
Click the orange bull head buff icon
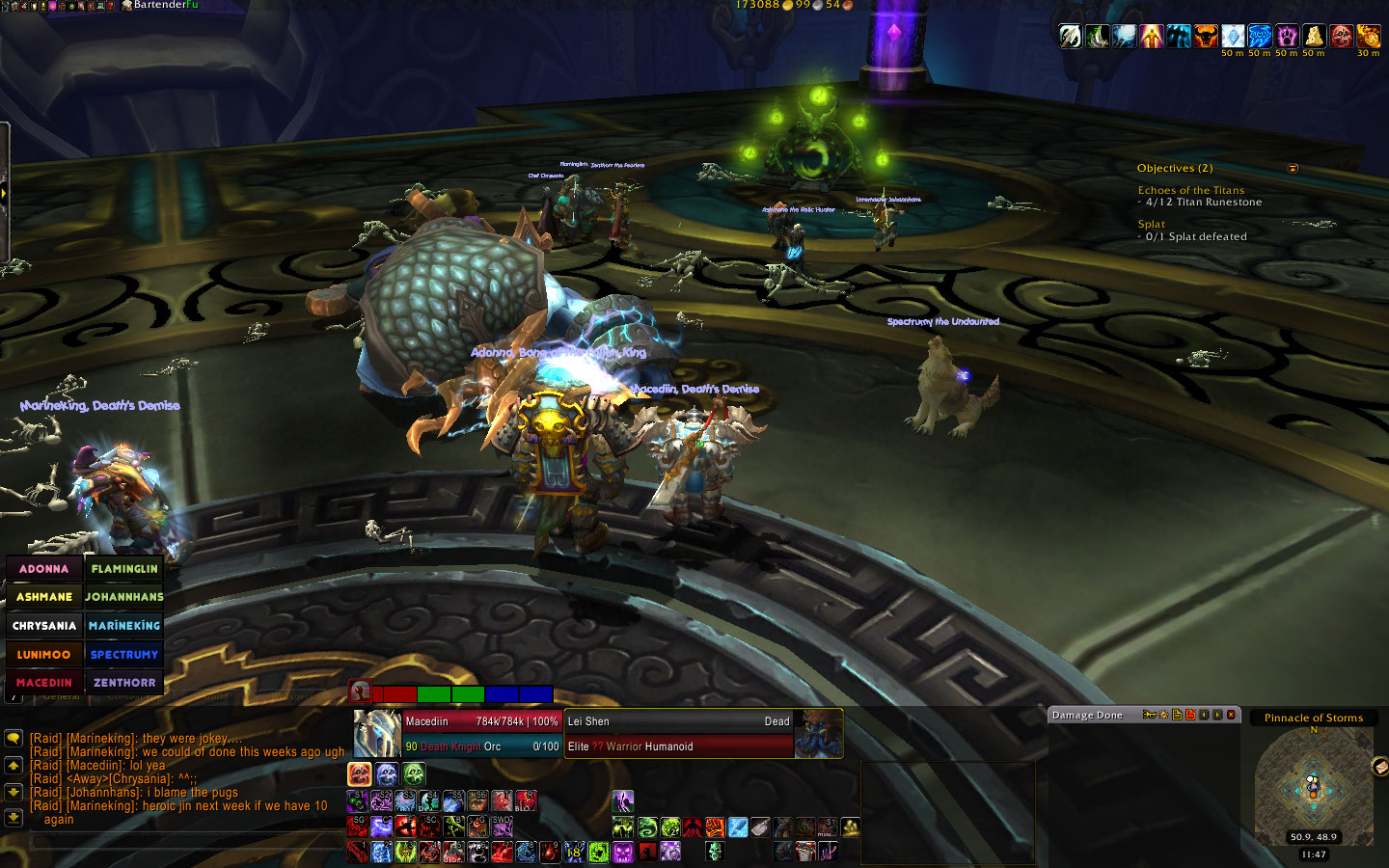click(1206, 37)
